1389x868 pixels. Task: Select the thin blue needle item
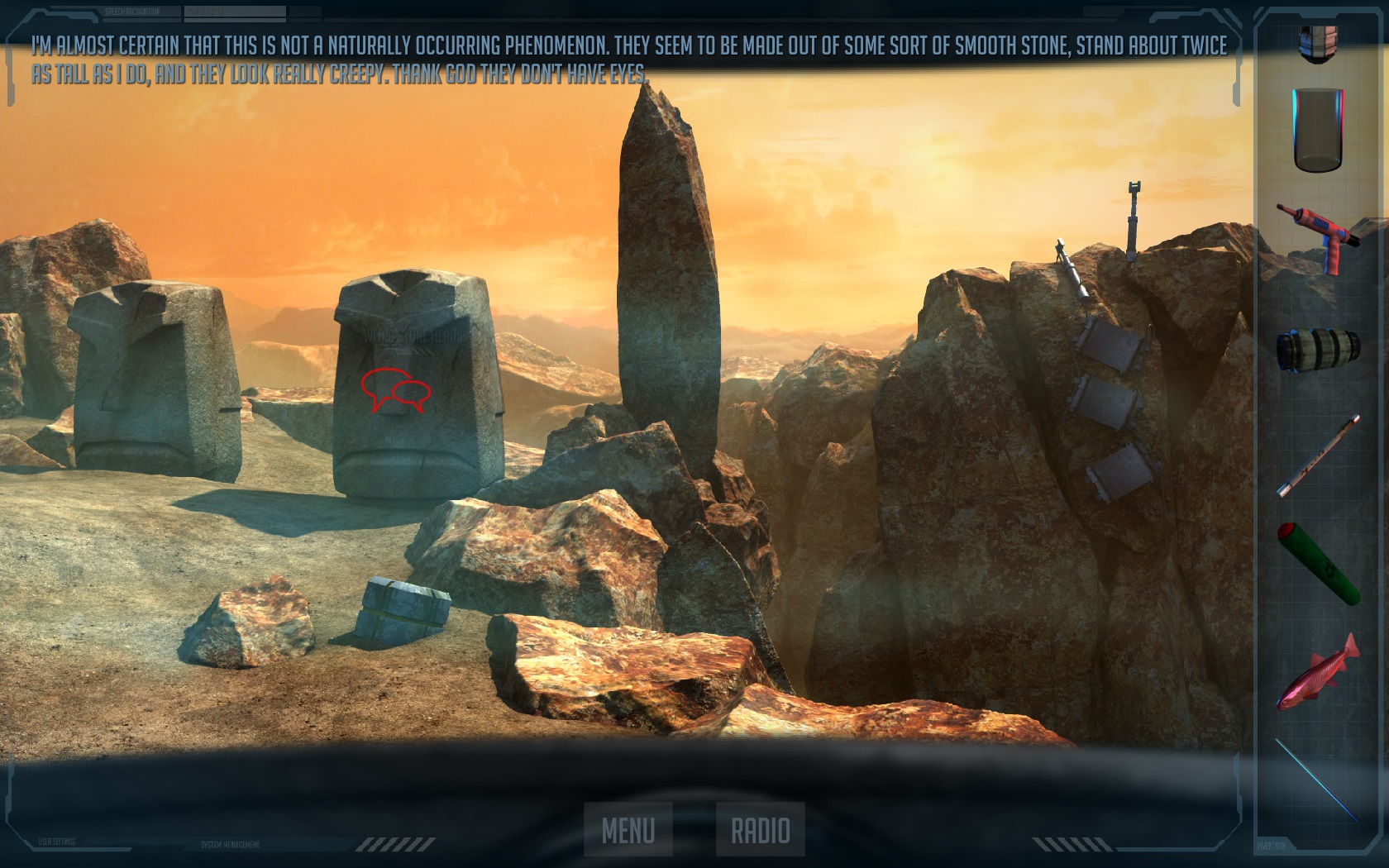[1317, 780]
